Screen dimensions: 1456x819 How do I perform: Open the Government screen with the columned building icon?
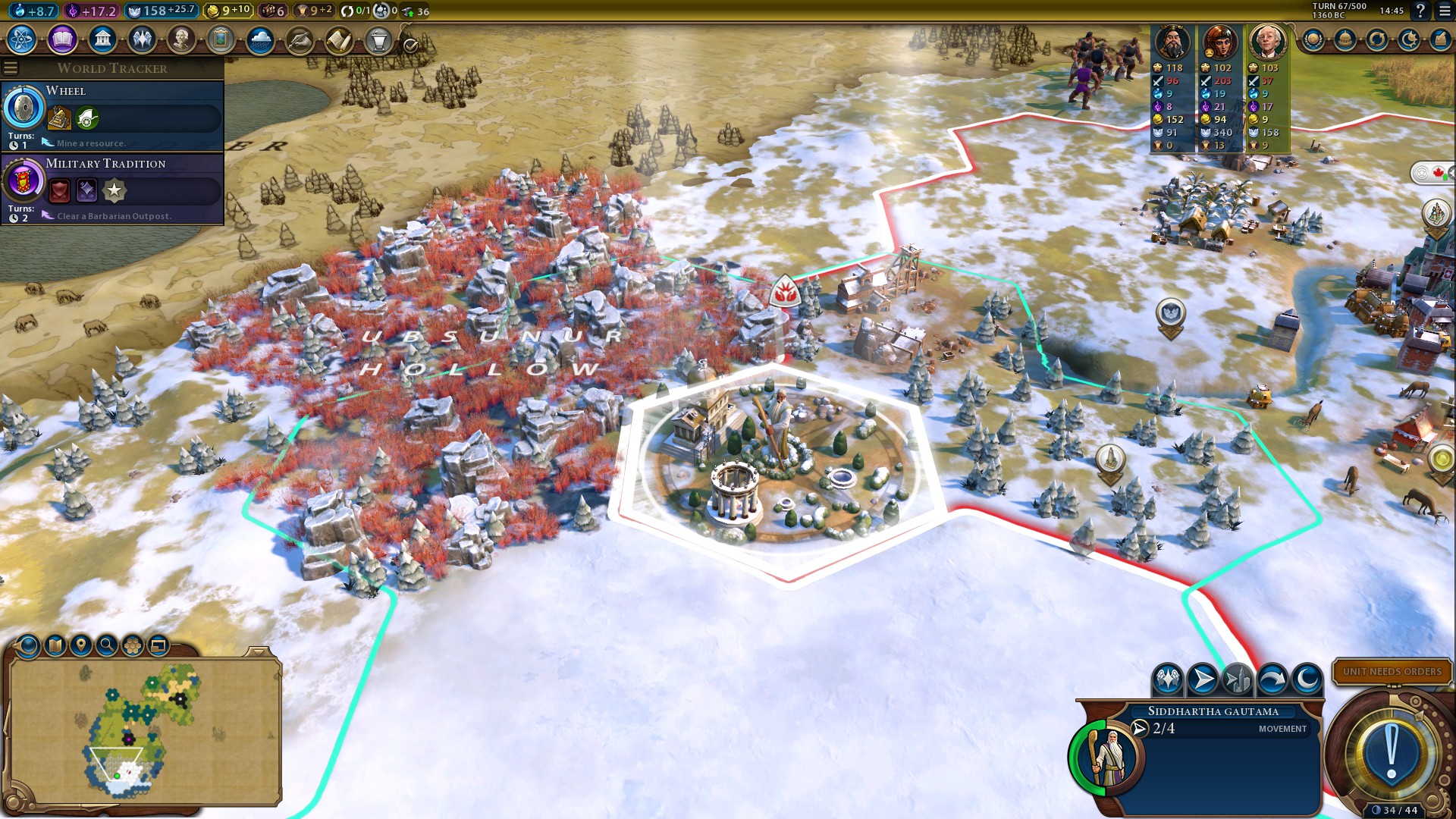click(x=102, y=39)
